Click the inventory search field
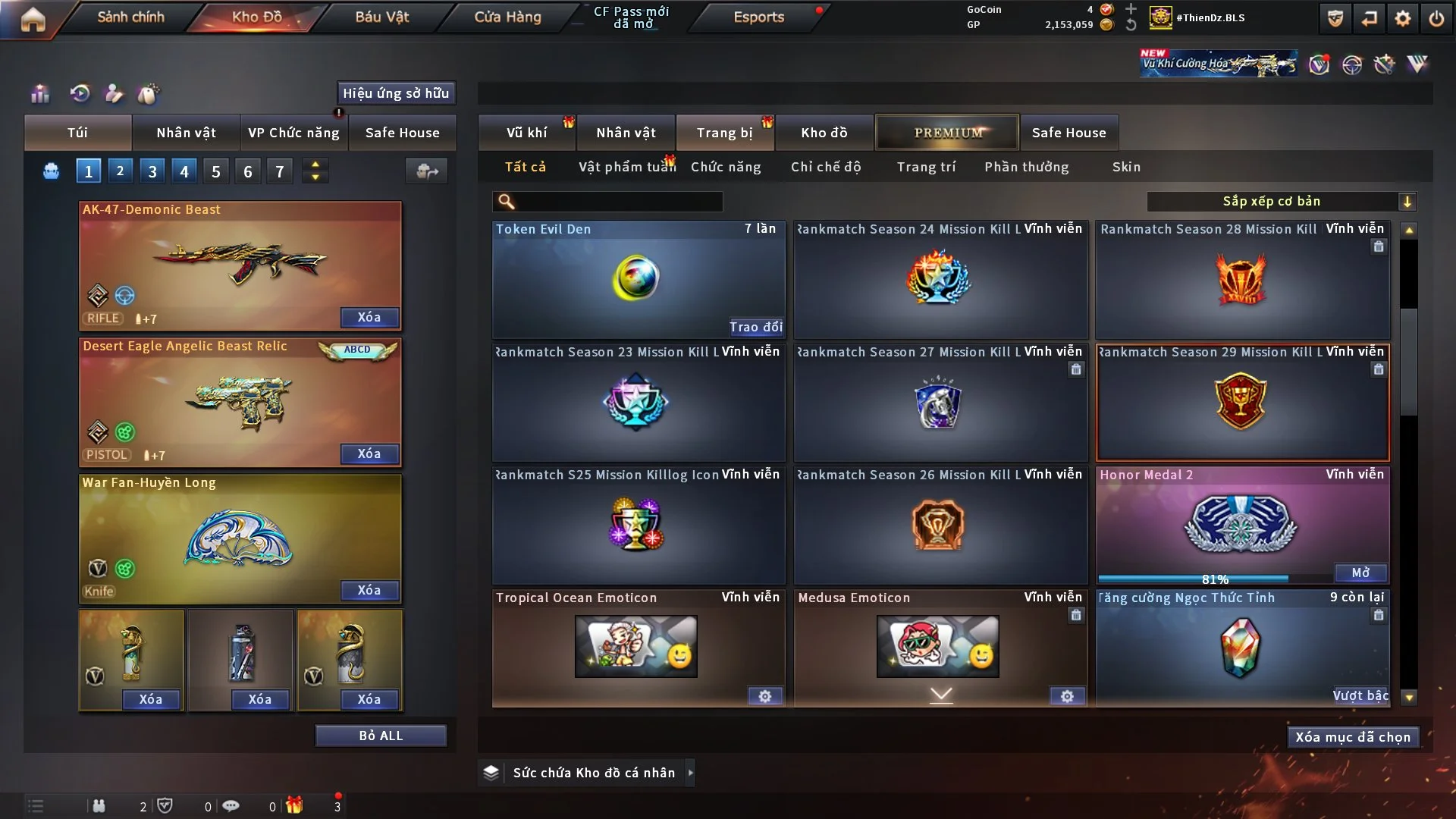Image resolution: width=1456 pixels, height=819 pixels. 618,202
